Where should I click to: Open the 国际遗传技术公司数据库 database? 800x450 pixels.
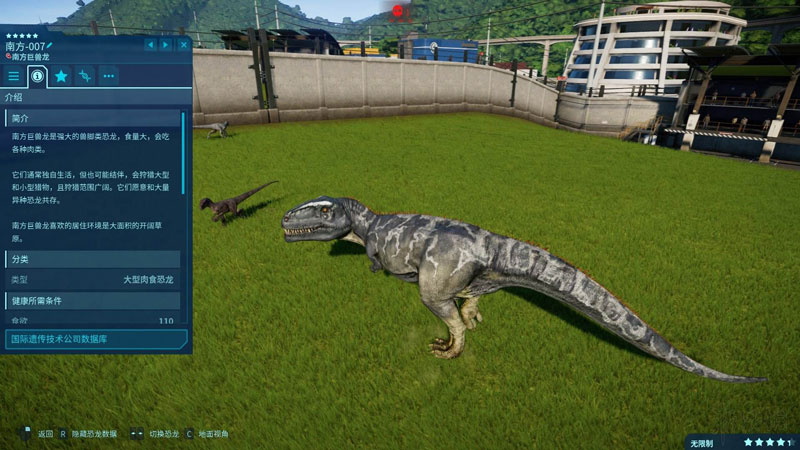pos(95,339)
